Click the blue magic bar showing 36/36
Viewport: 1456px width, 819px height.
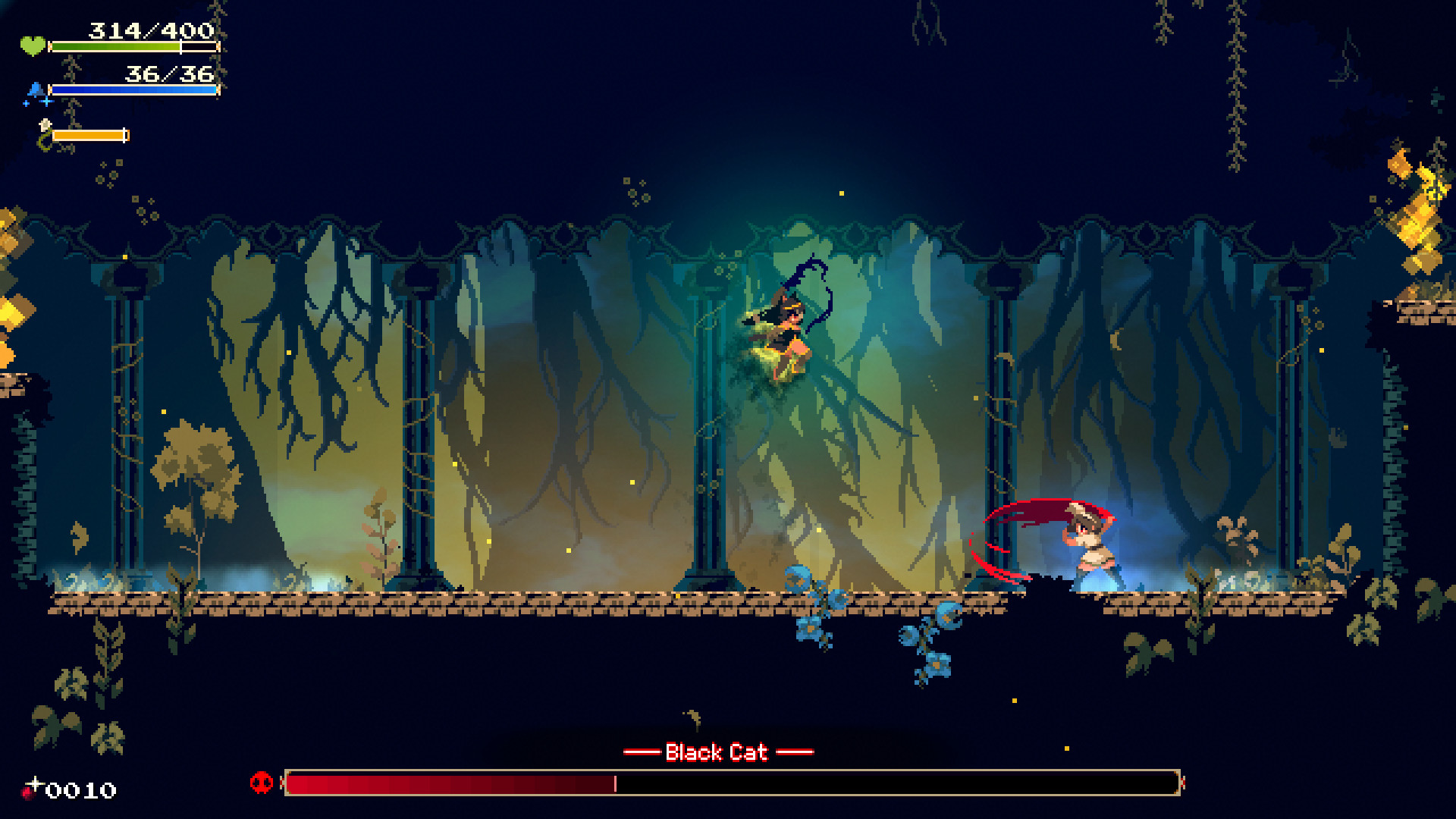coord(133,90)
